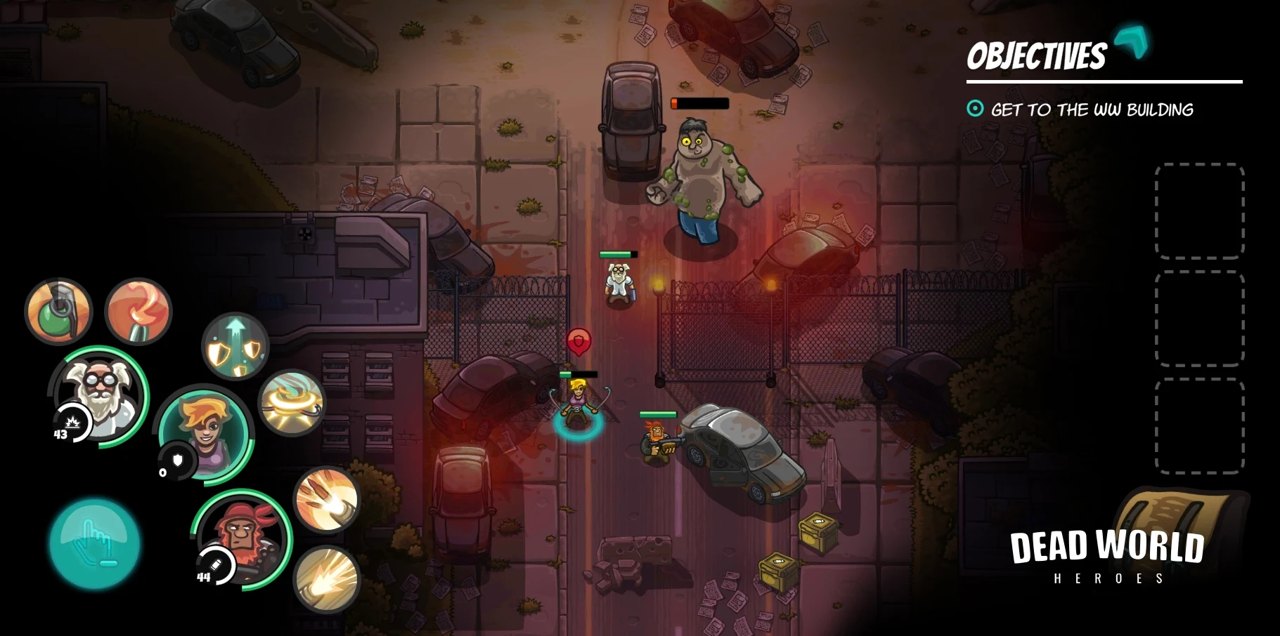The image size is (1280, 636).
Task: Collapse the Objectives panel arrow
Action: tap(1131, 43)
